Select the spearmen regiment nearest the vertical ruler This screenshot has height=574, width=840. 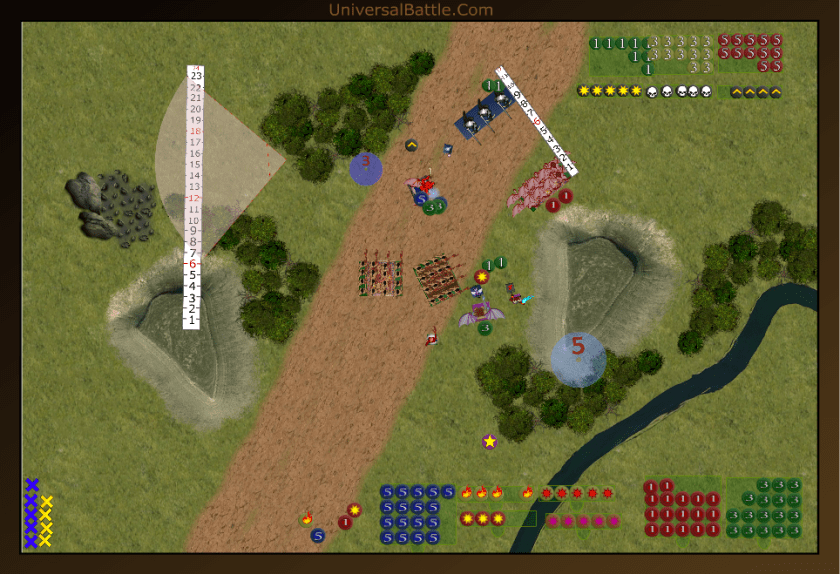click(x=380, y=277)
